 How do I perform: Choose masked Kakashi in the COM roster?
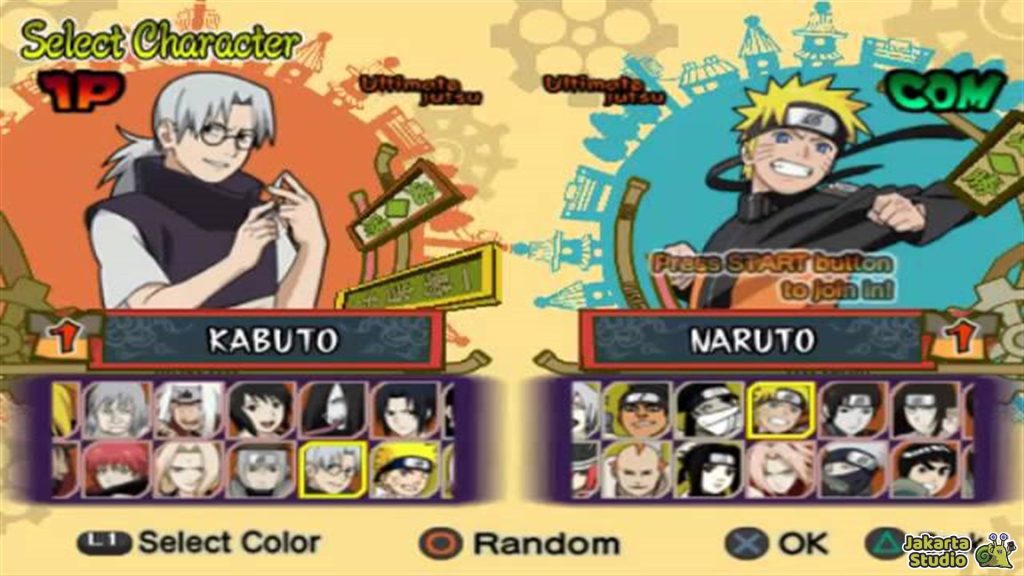(x=853, y=469)
